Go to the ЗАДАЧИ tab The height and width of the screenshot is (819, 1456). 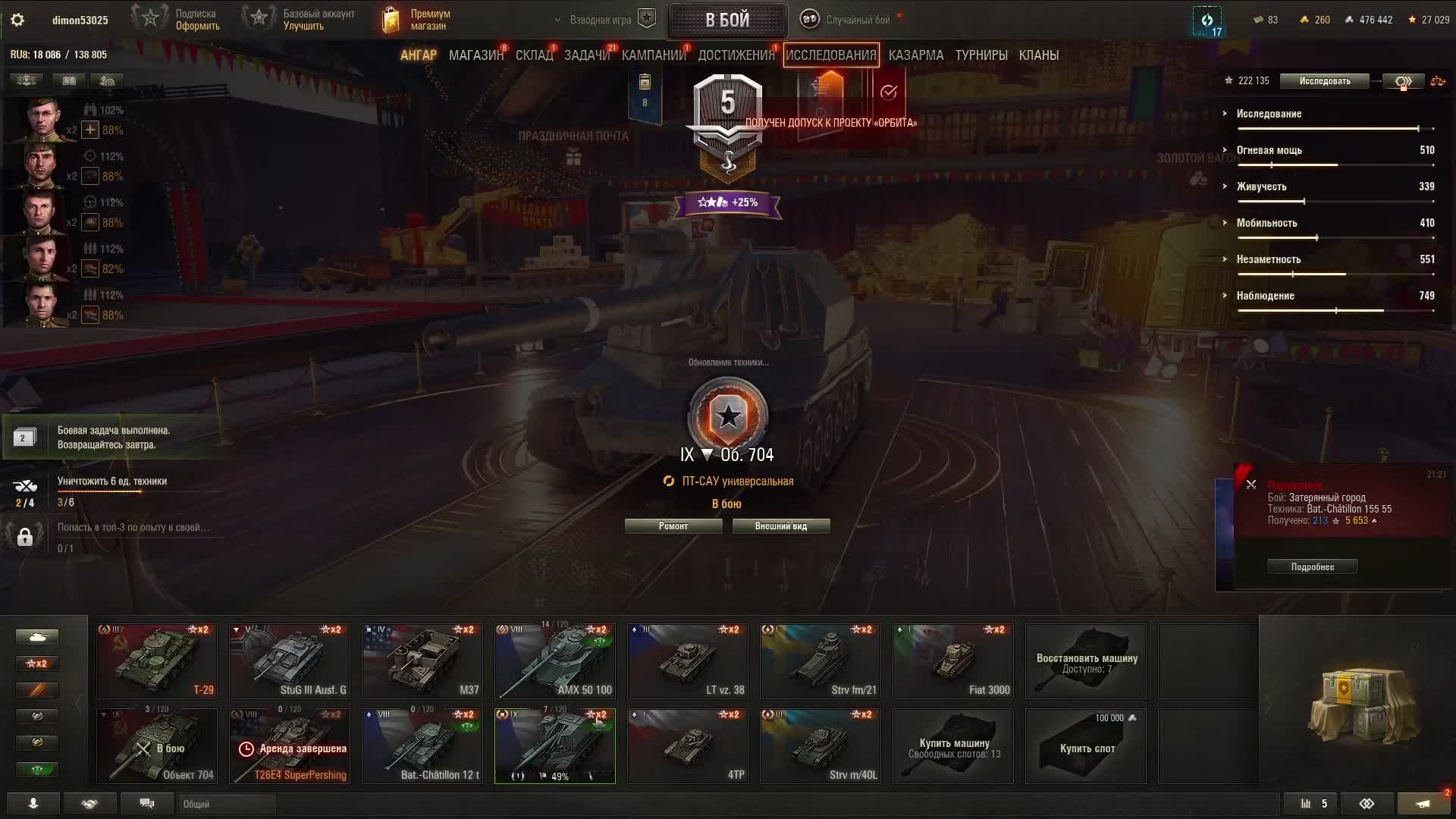pyautogui.click(x=586, y=55)
